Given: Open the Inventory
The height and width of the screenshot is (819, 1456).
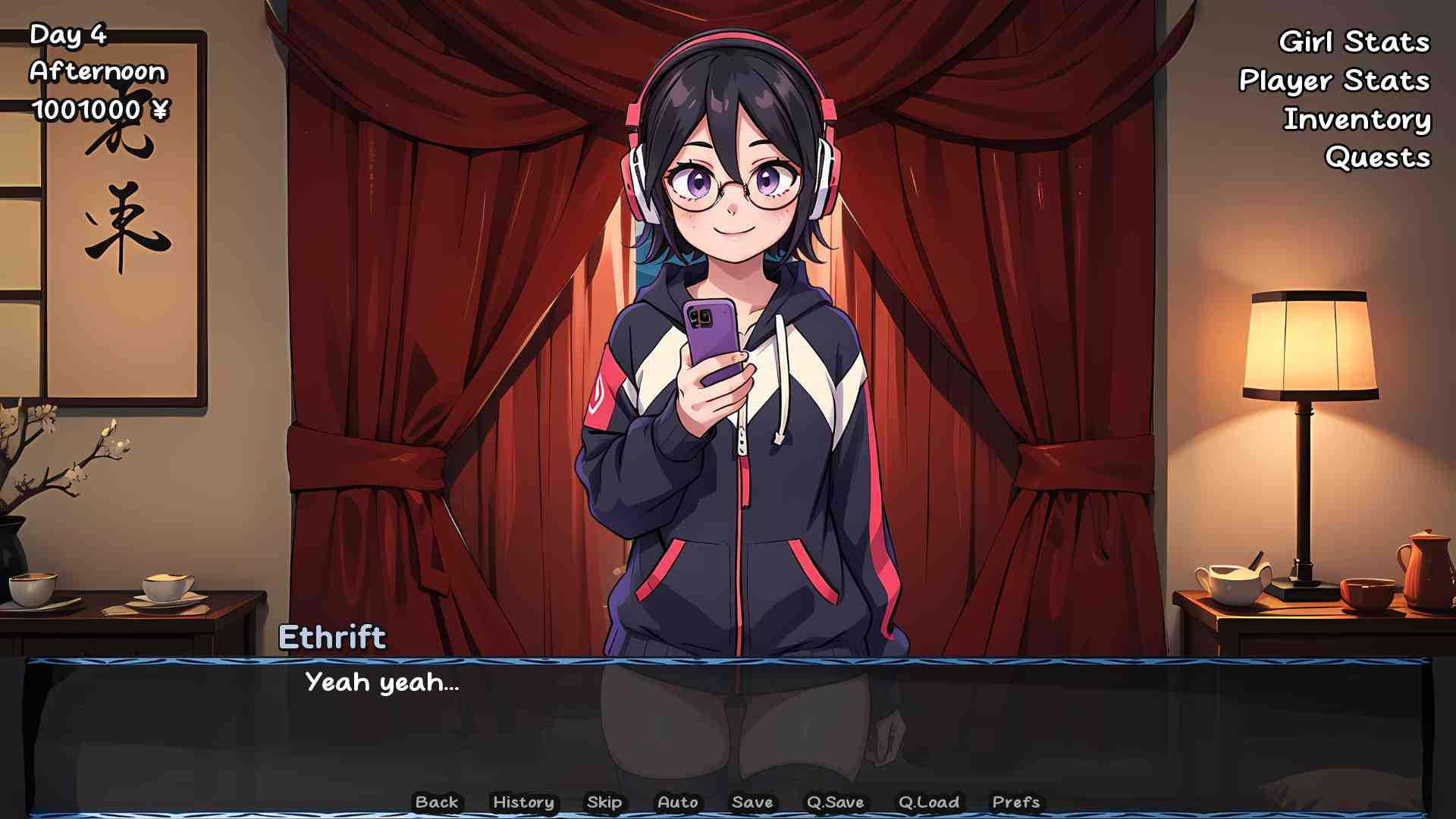Looking at the screenshot, I should pos(1357,119).
